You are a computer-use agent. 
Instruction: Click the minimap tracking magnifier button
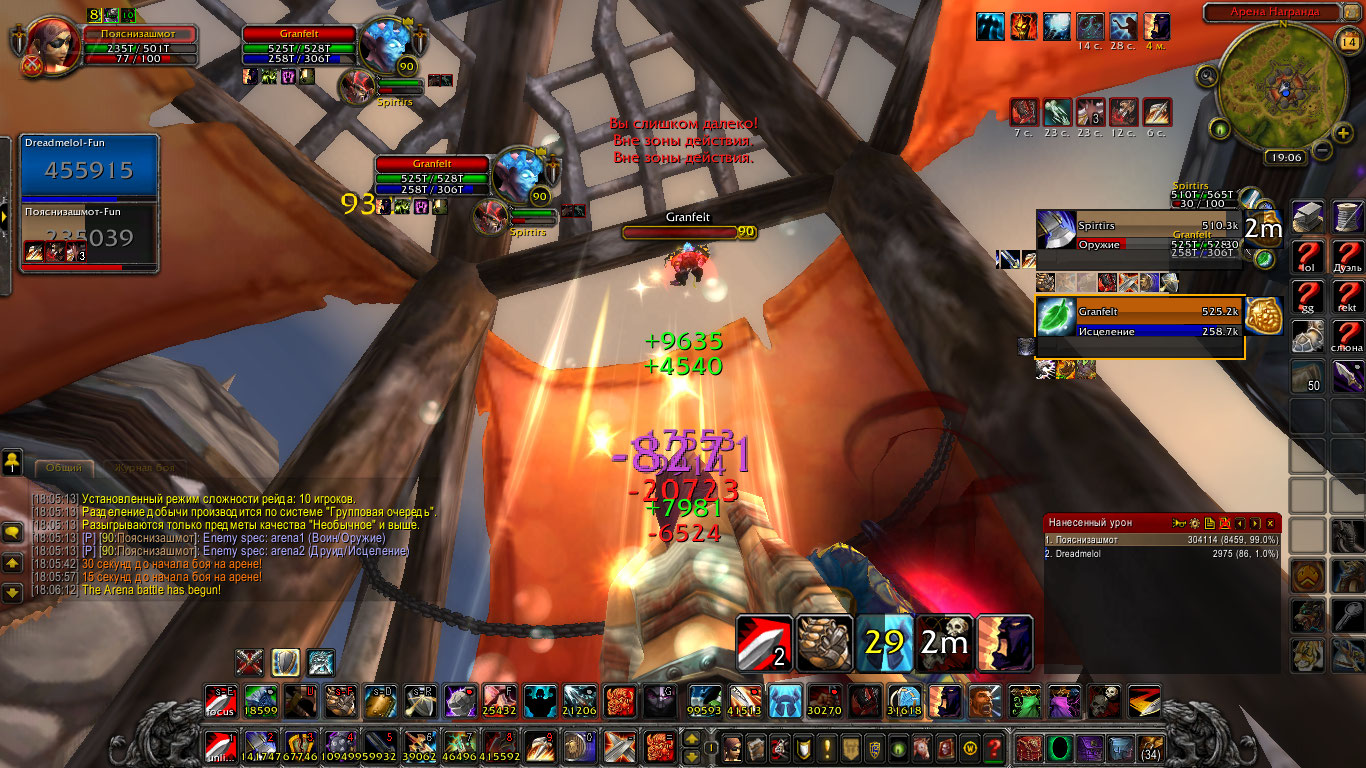coord(1208,74)
